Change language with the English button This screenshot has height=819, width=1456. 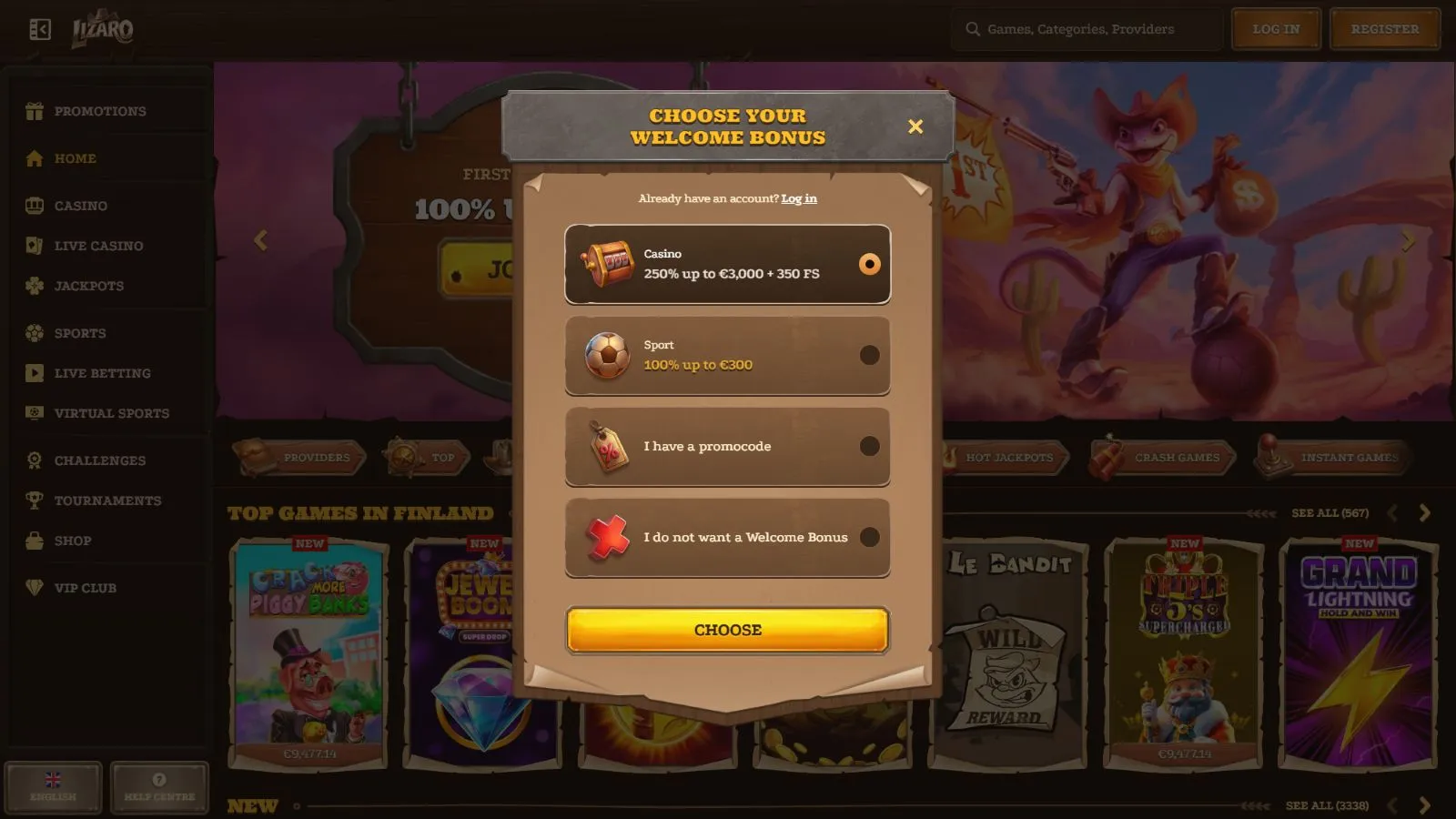tap(53, 787)
